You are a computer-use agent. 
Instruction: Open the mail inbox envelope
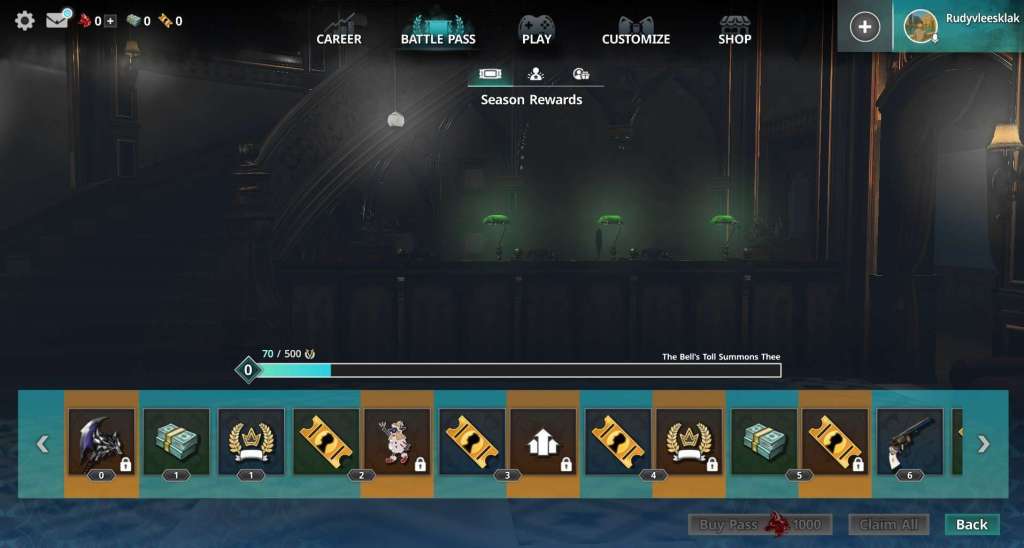pos(57,20)
